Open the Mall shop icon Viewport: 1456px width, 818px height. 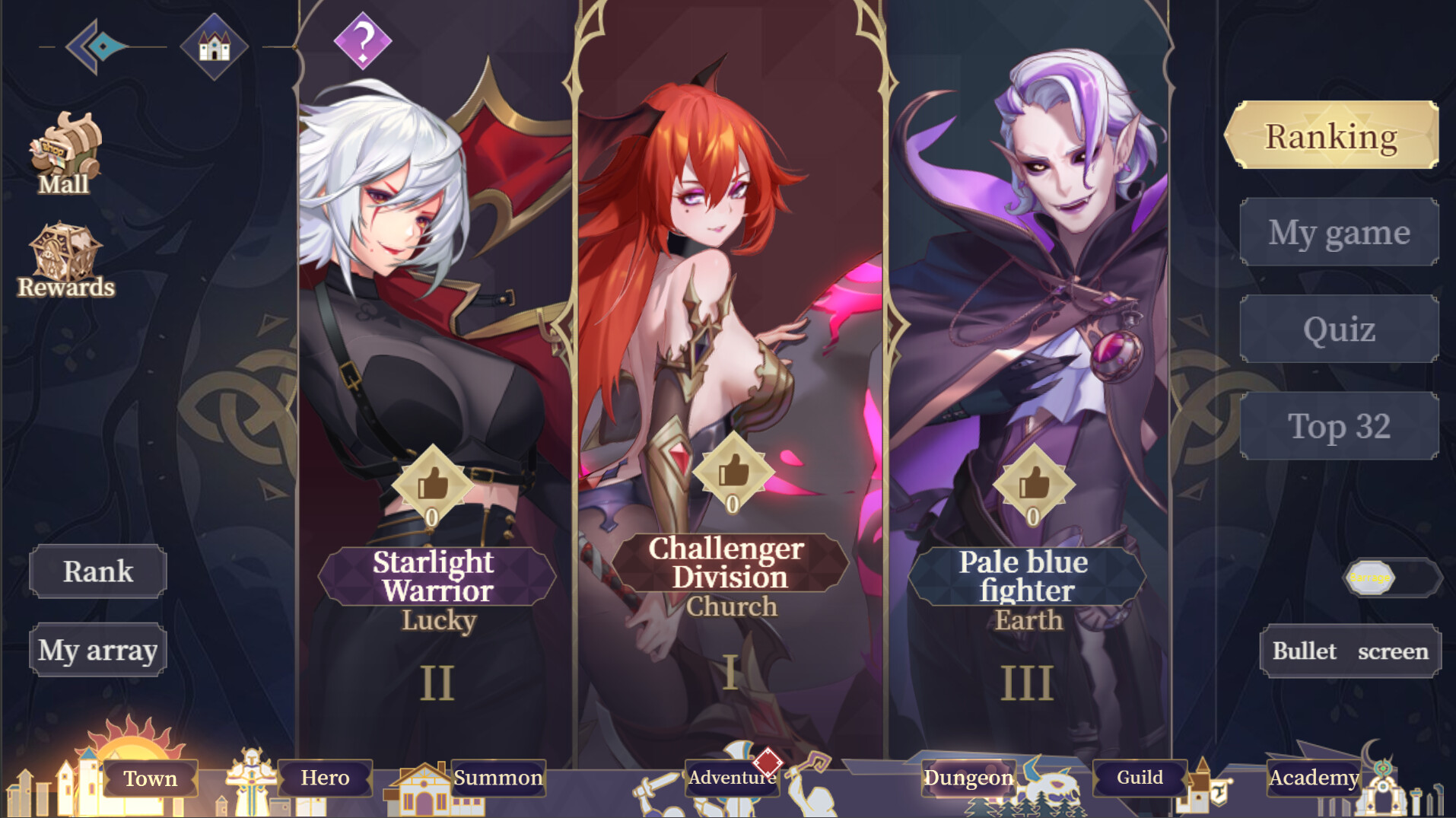pyautogui.click(x=65, y=152)
